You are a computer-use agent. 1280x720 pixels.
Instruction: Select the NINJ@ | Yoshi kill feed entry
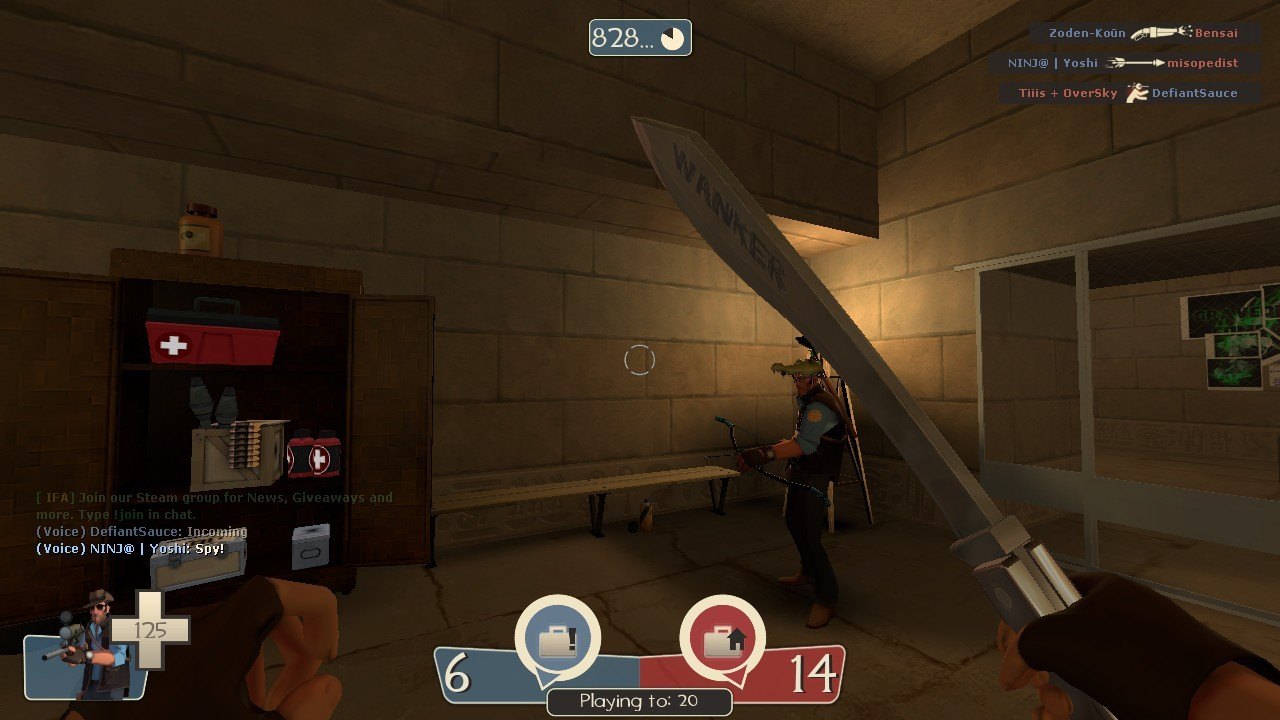tap(1122, 63)
